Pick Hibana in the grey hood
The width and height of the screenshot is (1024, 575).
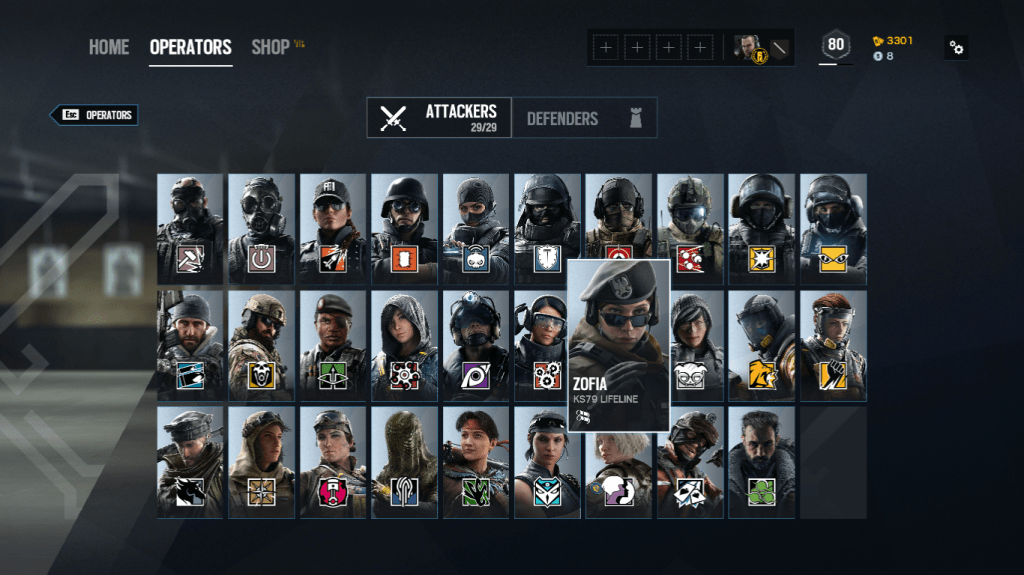click(404, 346)
